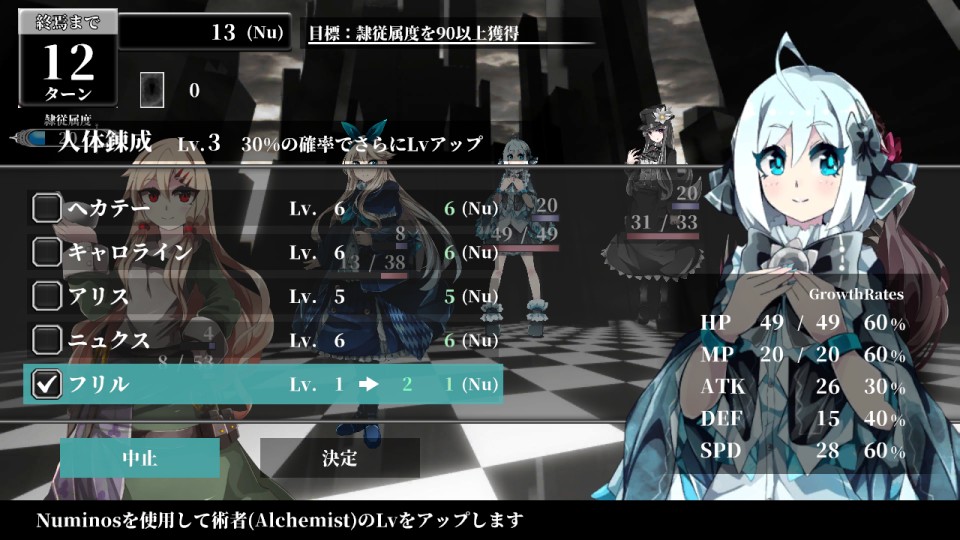The width and height of the screenshot is (960, 540).
Task: Cancel with the 中止 button
Action: pos(140,459)
